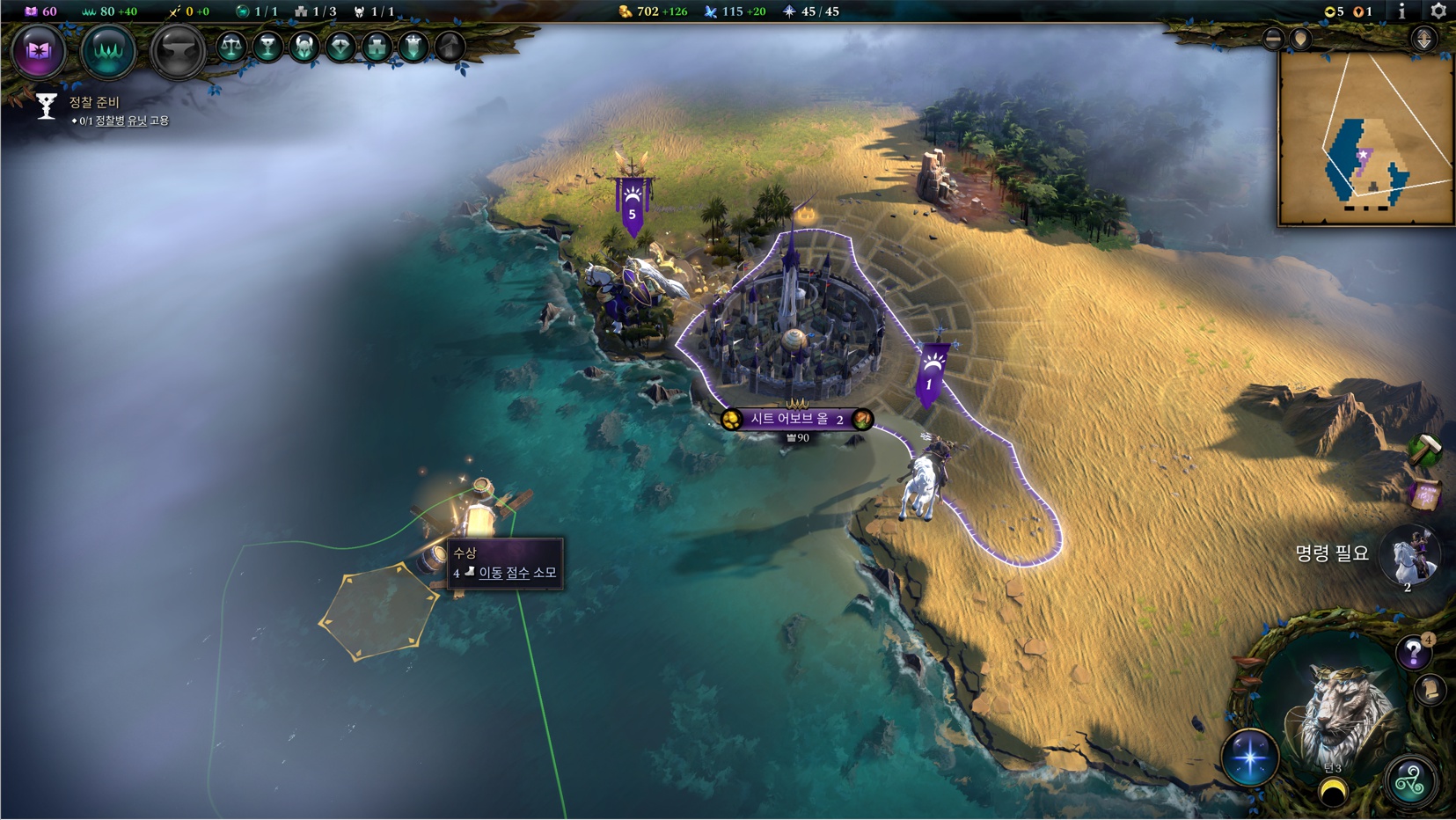Toggle the minimap map-pin marker button

[x=1300, y=39]
